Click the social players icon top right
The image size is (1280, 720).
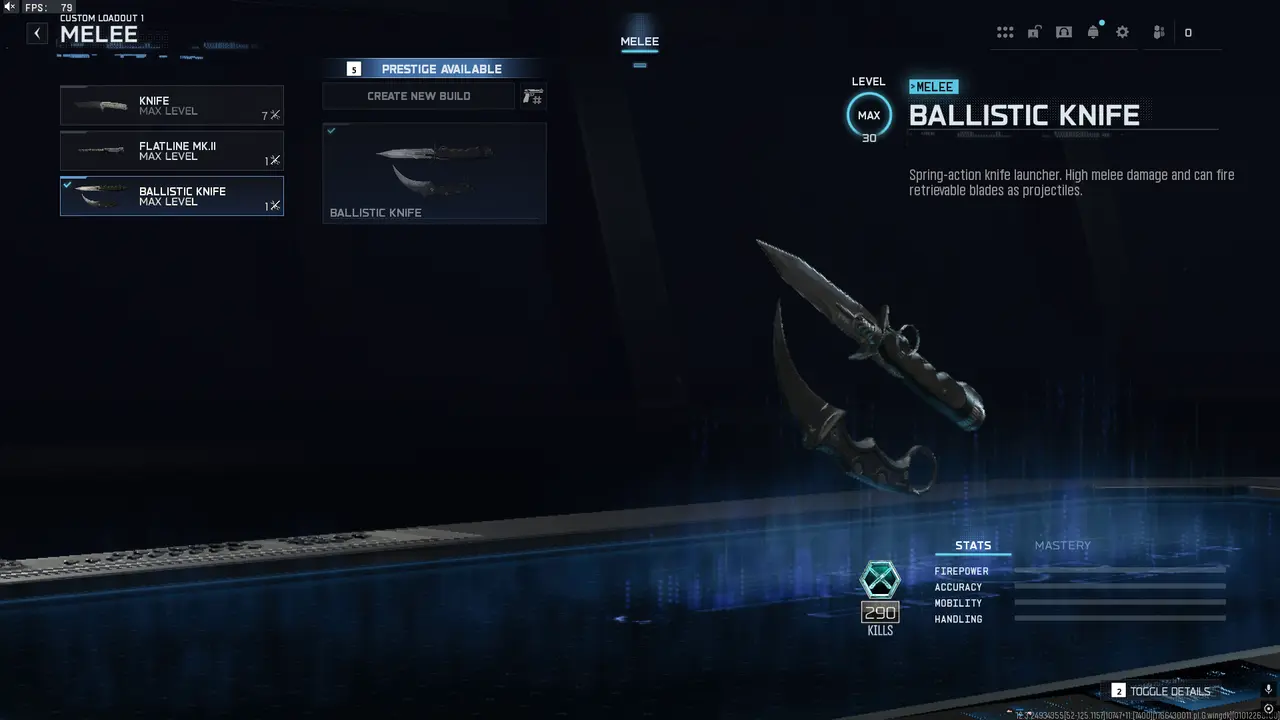point(1157,32)
